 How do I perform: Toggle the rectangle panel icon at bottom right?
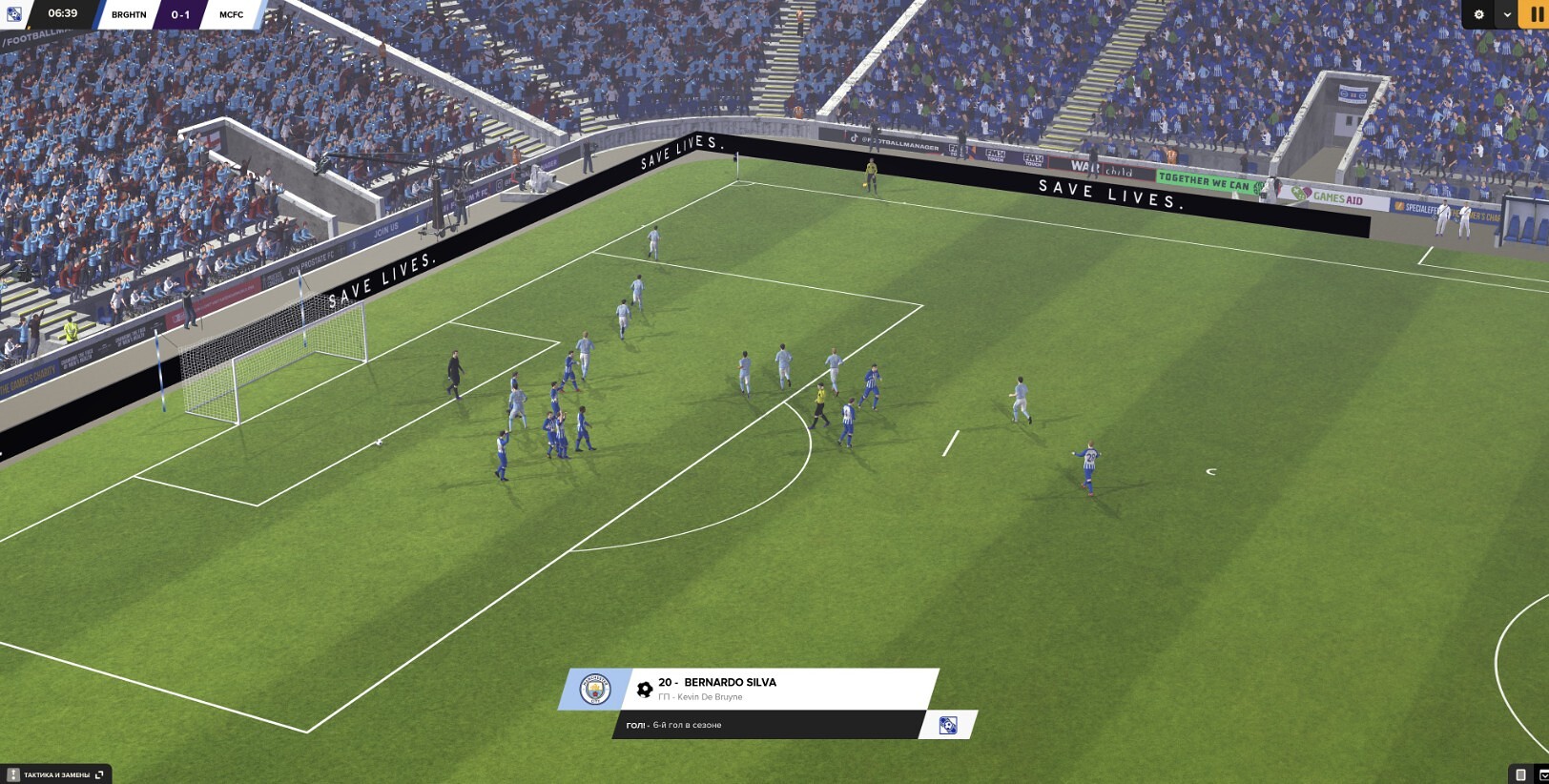[1520, 774]
